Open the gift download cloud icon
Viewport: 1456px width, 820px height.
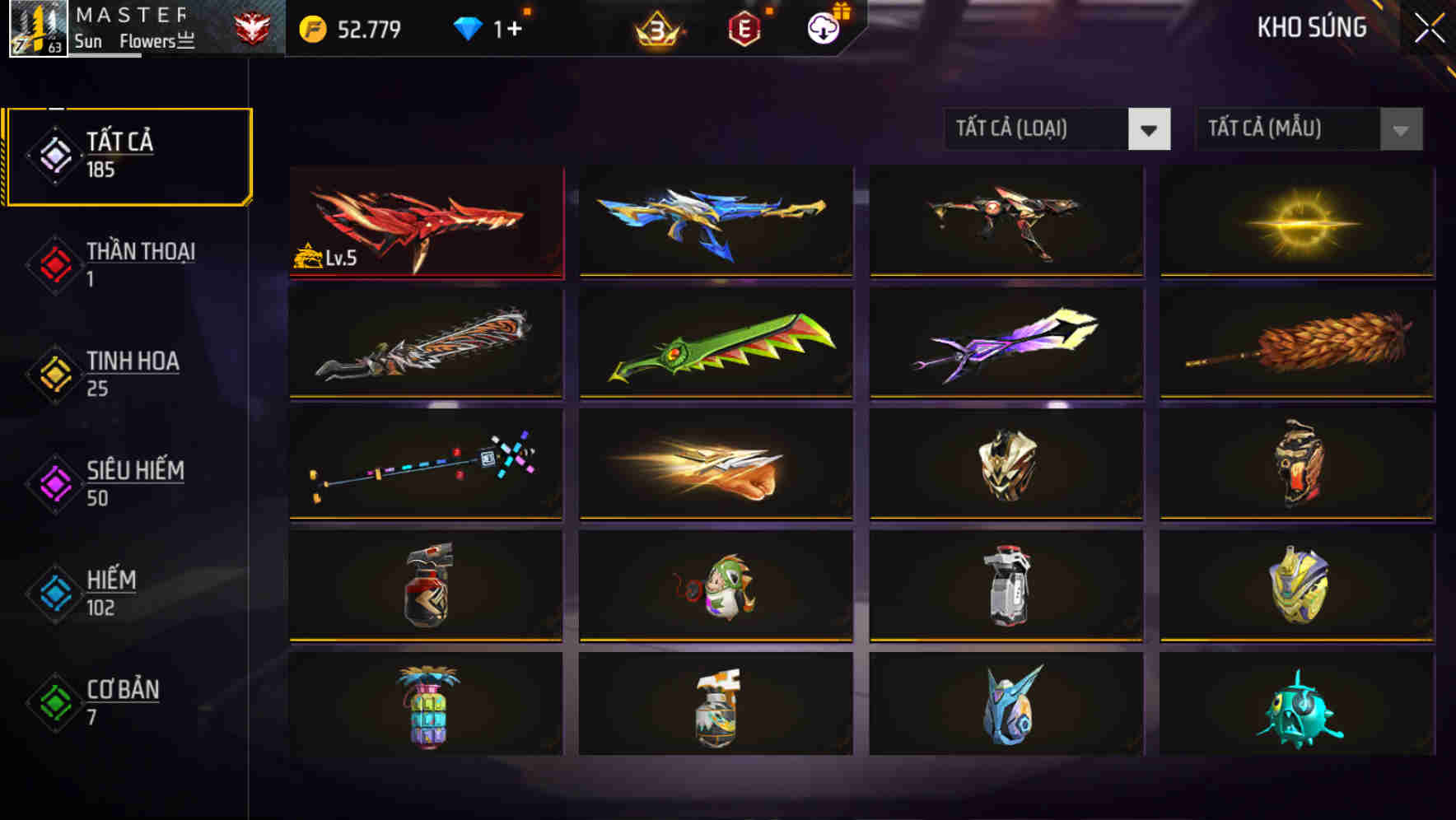pos(823,28)
